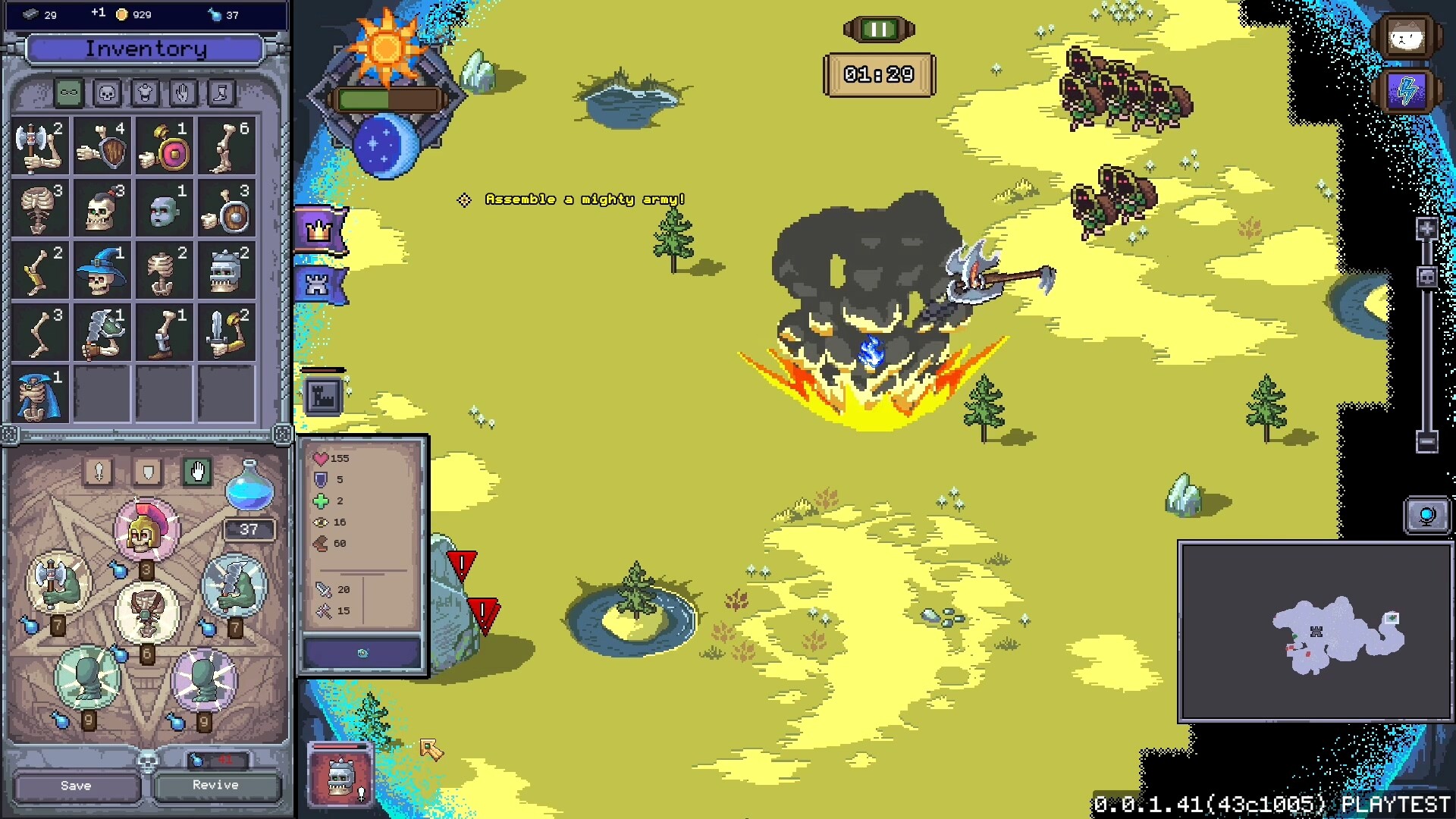Viewport: 1456px width, 819px height.
Task: Click the cat portrait icon at top right
Action: tap(1407, 36)
